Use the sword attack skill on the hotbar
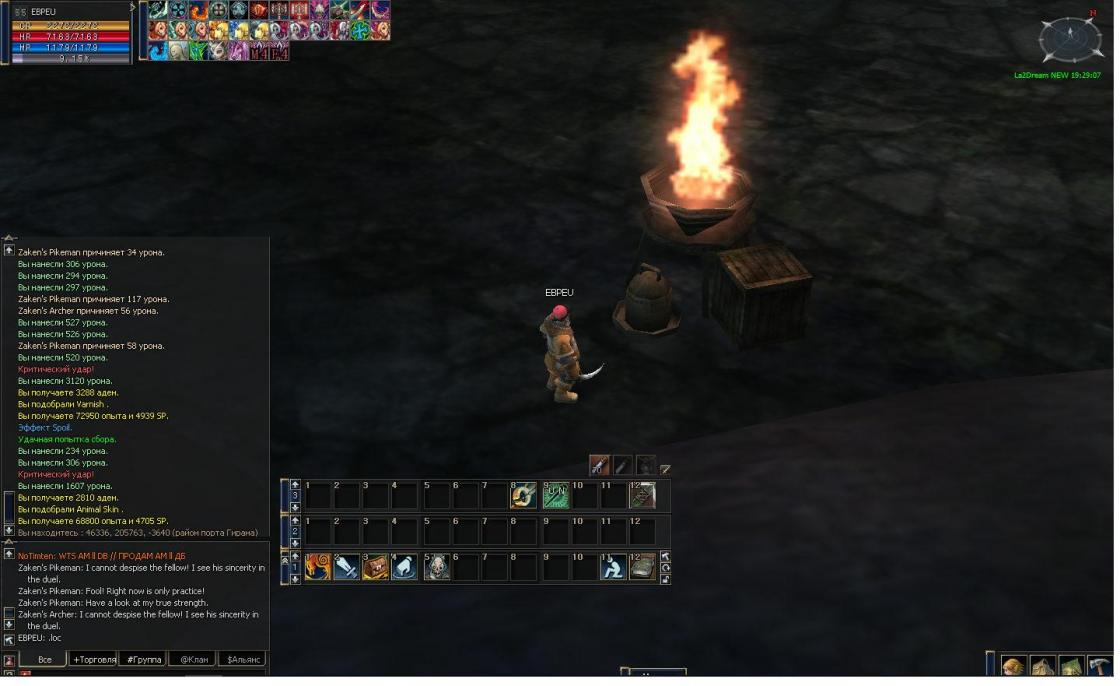This screenshot has width=1120, height=686. (347, 567)
